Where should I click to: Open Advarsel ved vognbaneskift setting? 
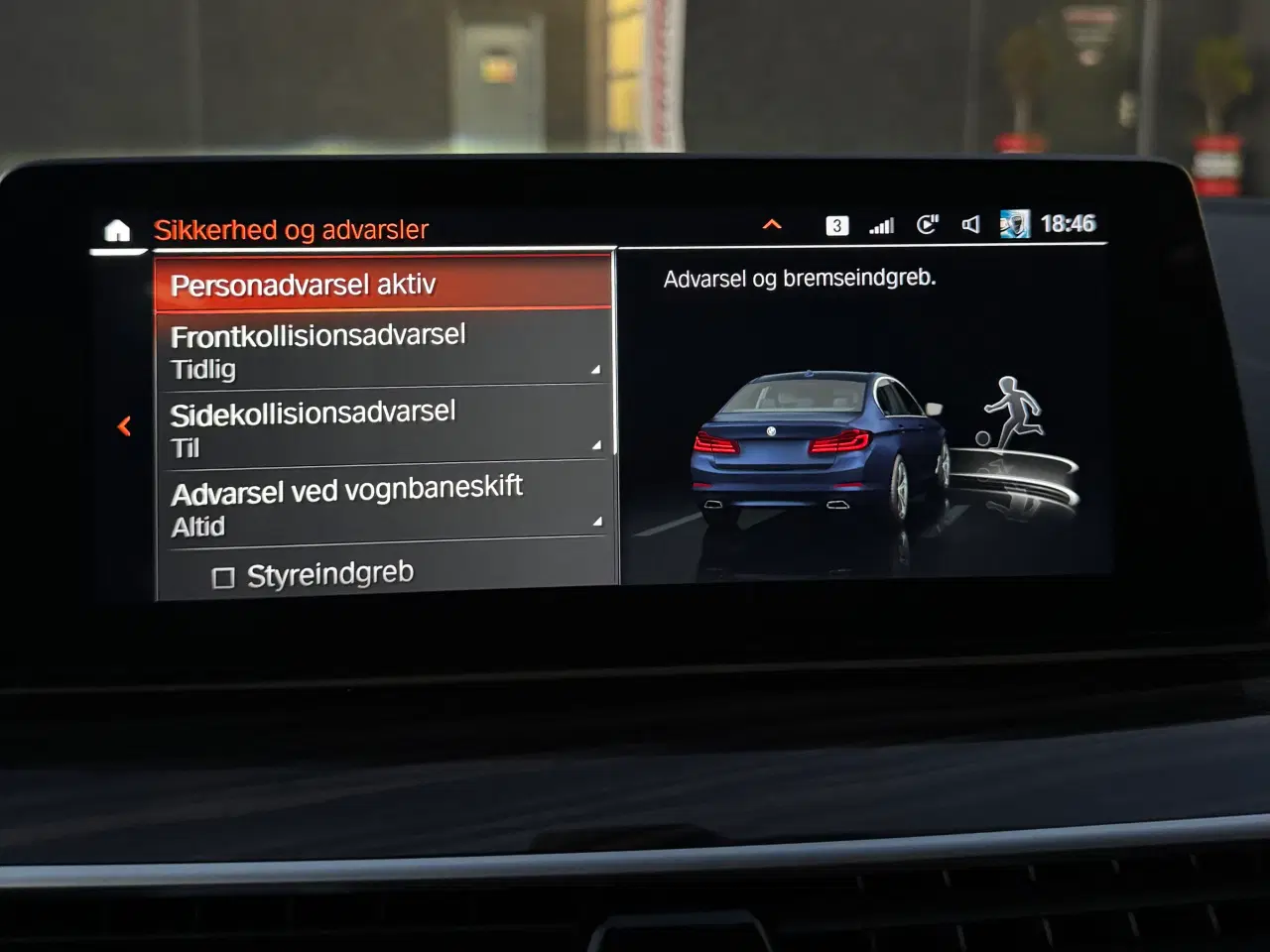tap(383, 505)
